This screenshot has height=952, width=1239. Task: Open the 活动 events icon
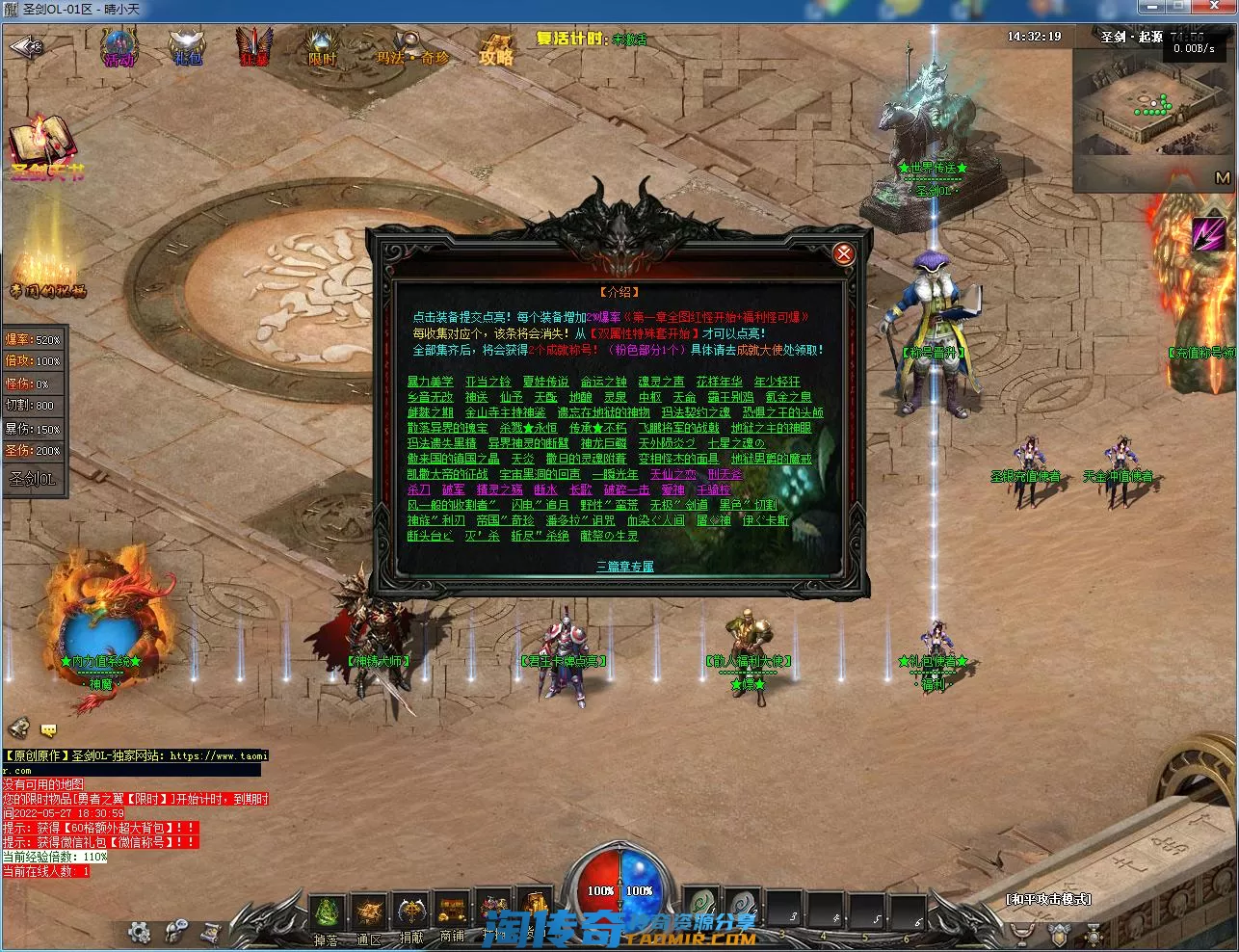coord(119,47)
